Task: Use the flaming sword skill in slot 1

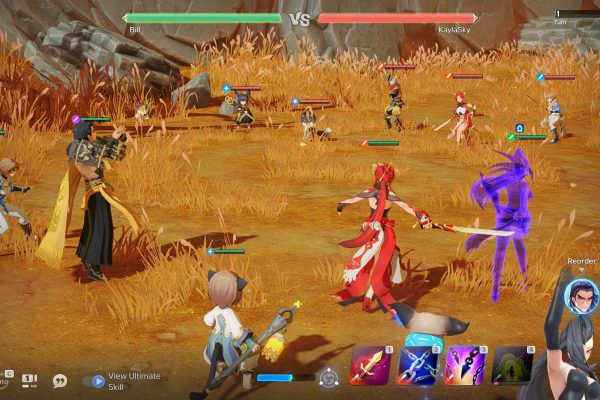Action: click(368, 365)
